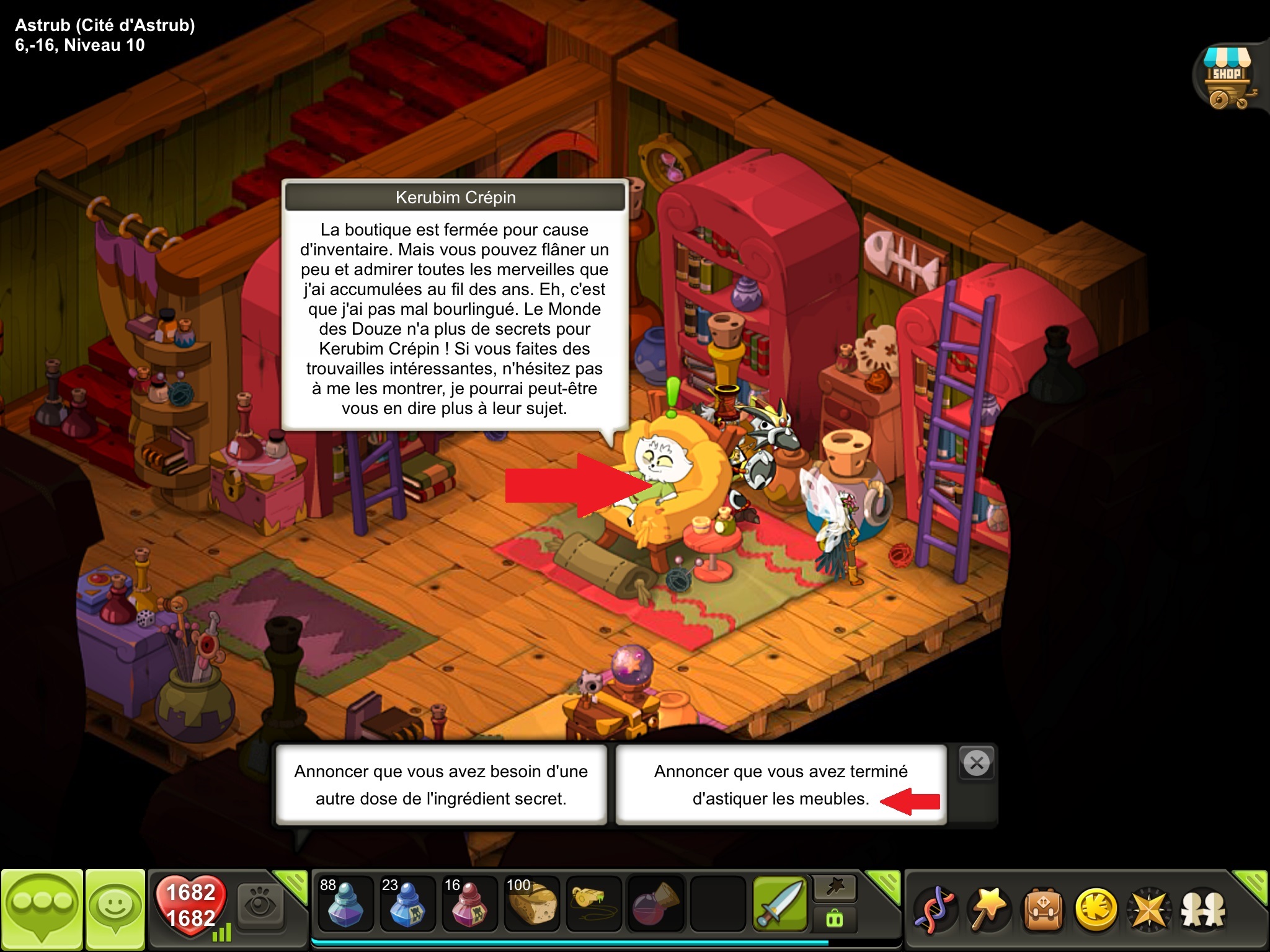Open the compass star map
This screenshot has width=1270, height=952.
coord(1149,910)
